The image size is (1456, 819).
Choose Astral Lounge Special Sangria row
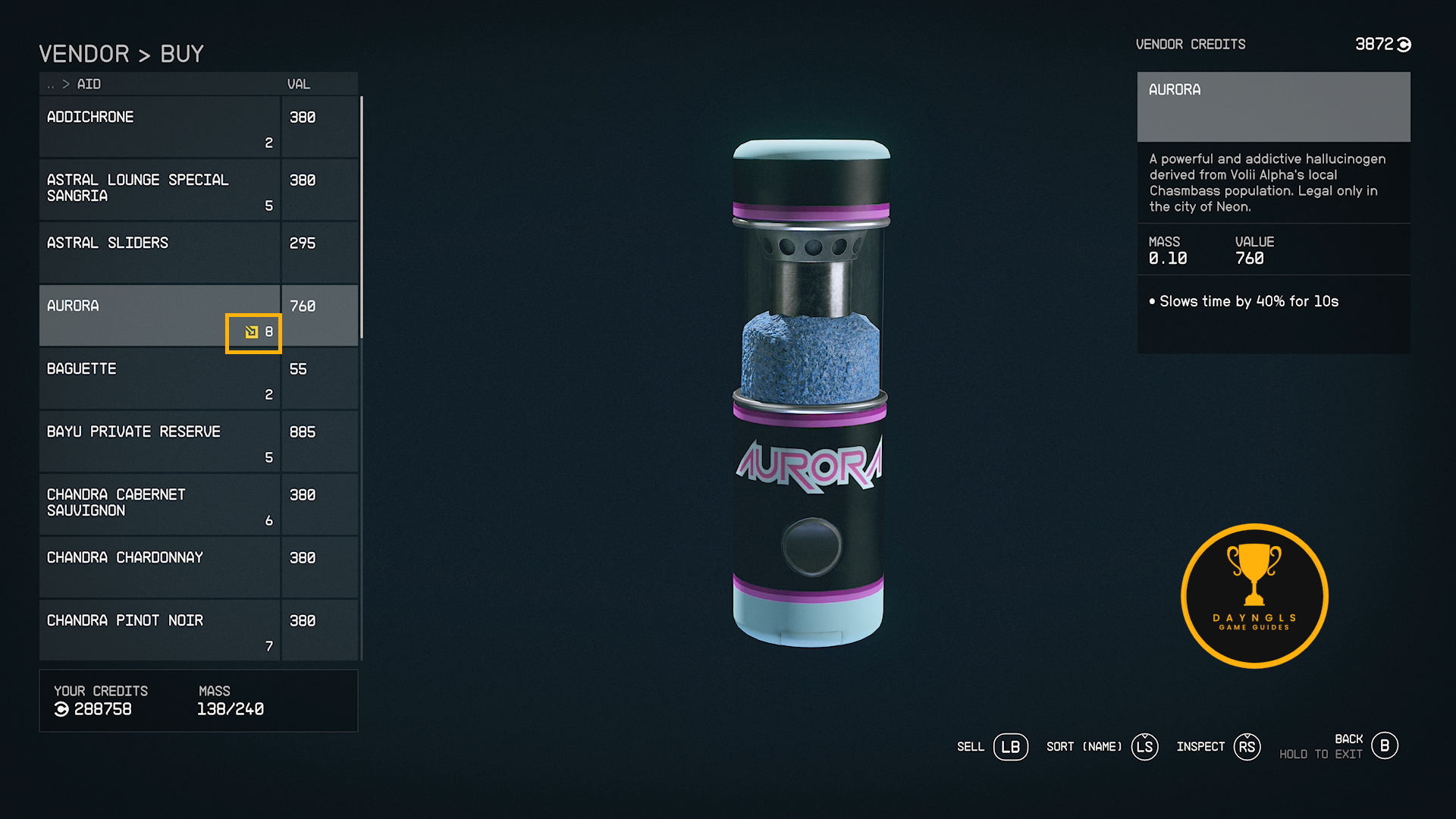pos(159,190)
